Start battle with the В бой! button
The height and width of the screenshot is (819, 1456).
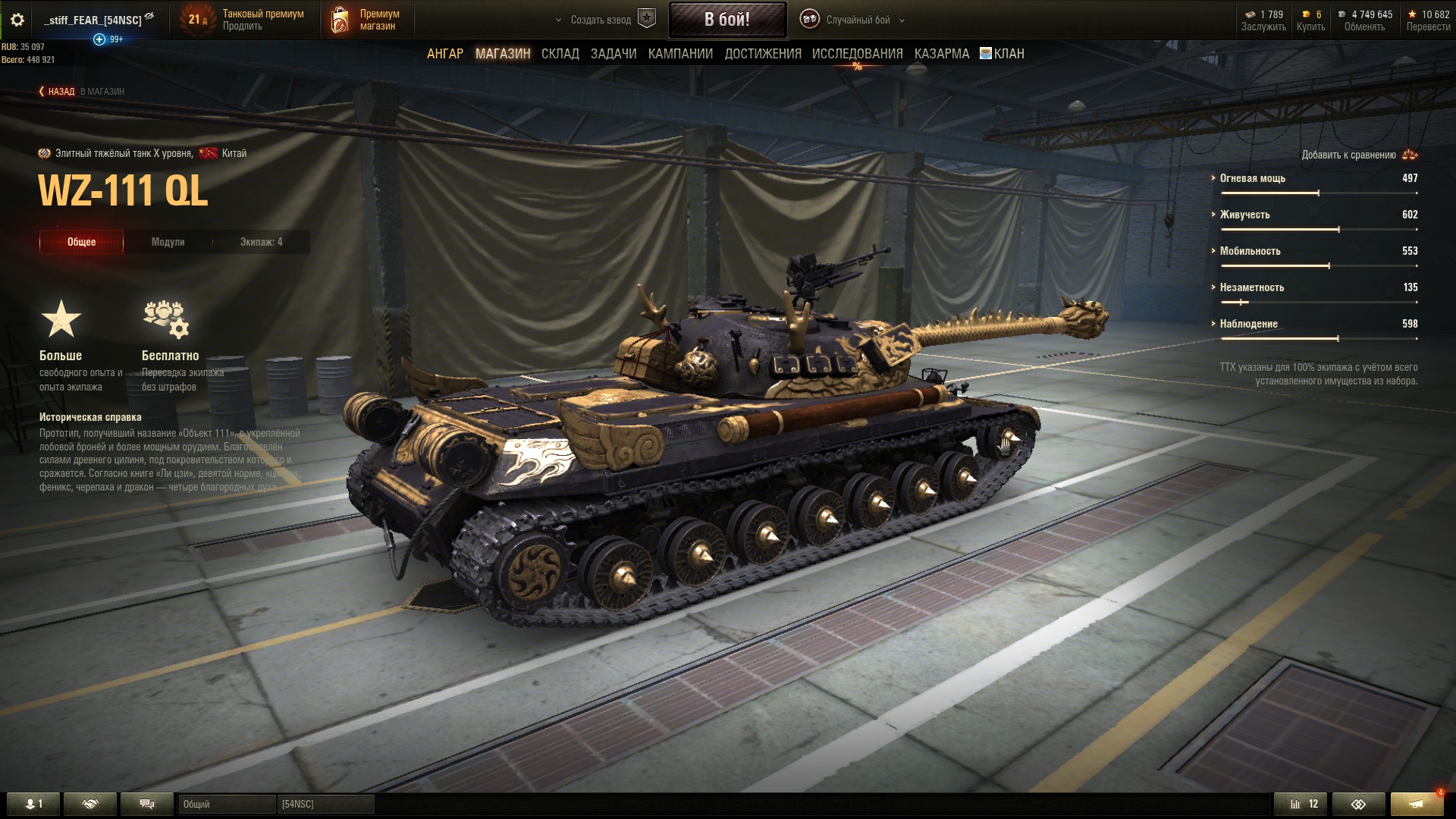726,20
